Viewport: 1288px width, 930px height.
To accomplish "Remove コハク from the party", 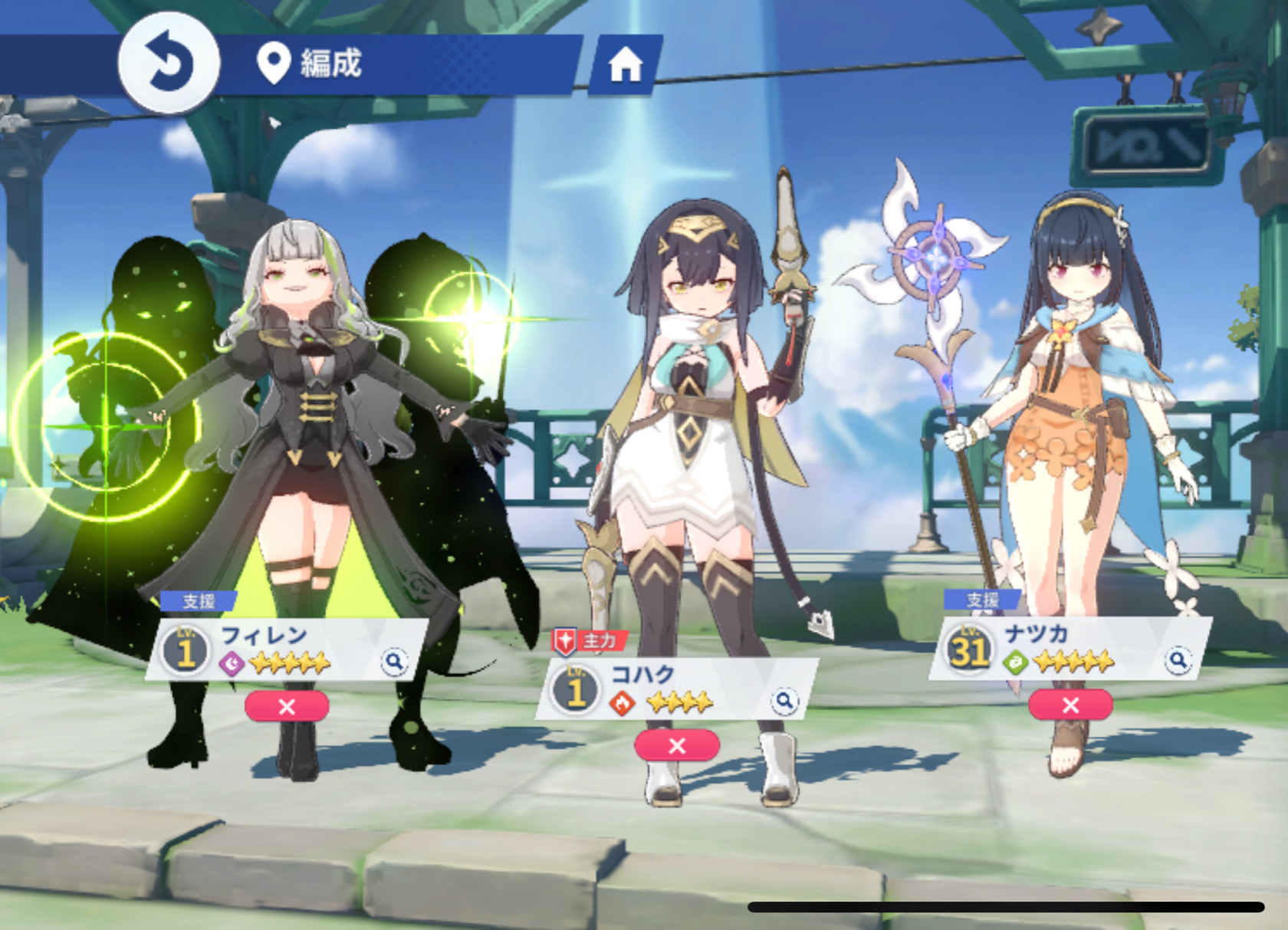I will (676, 745).
